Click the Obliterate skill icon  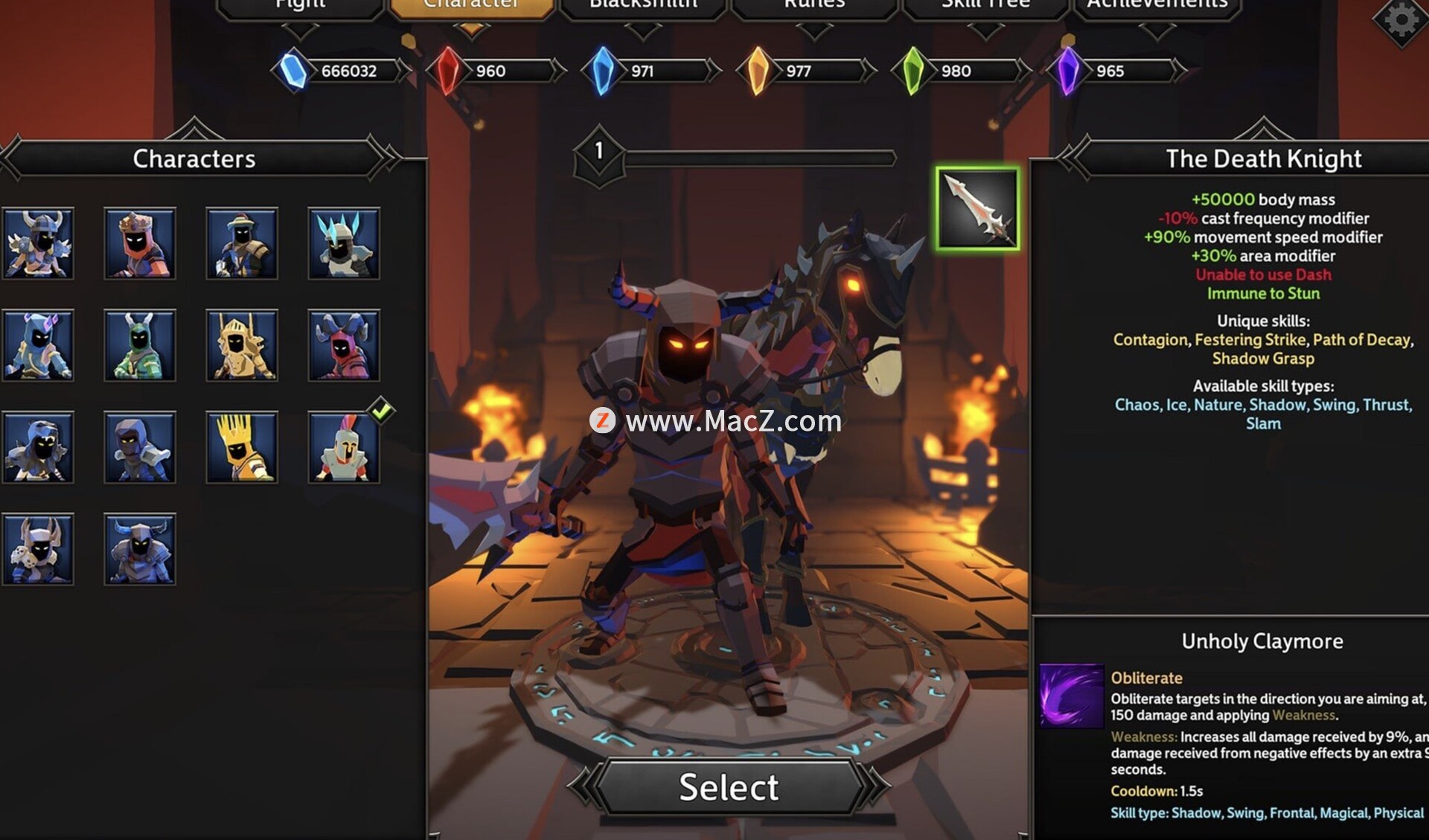(x=1070, y=696)
